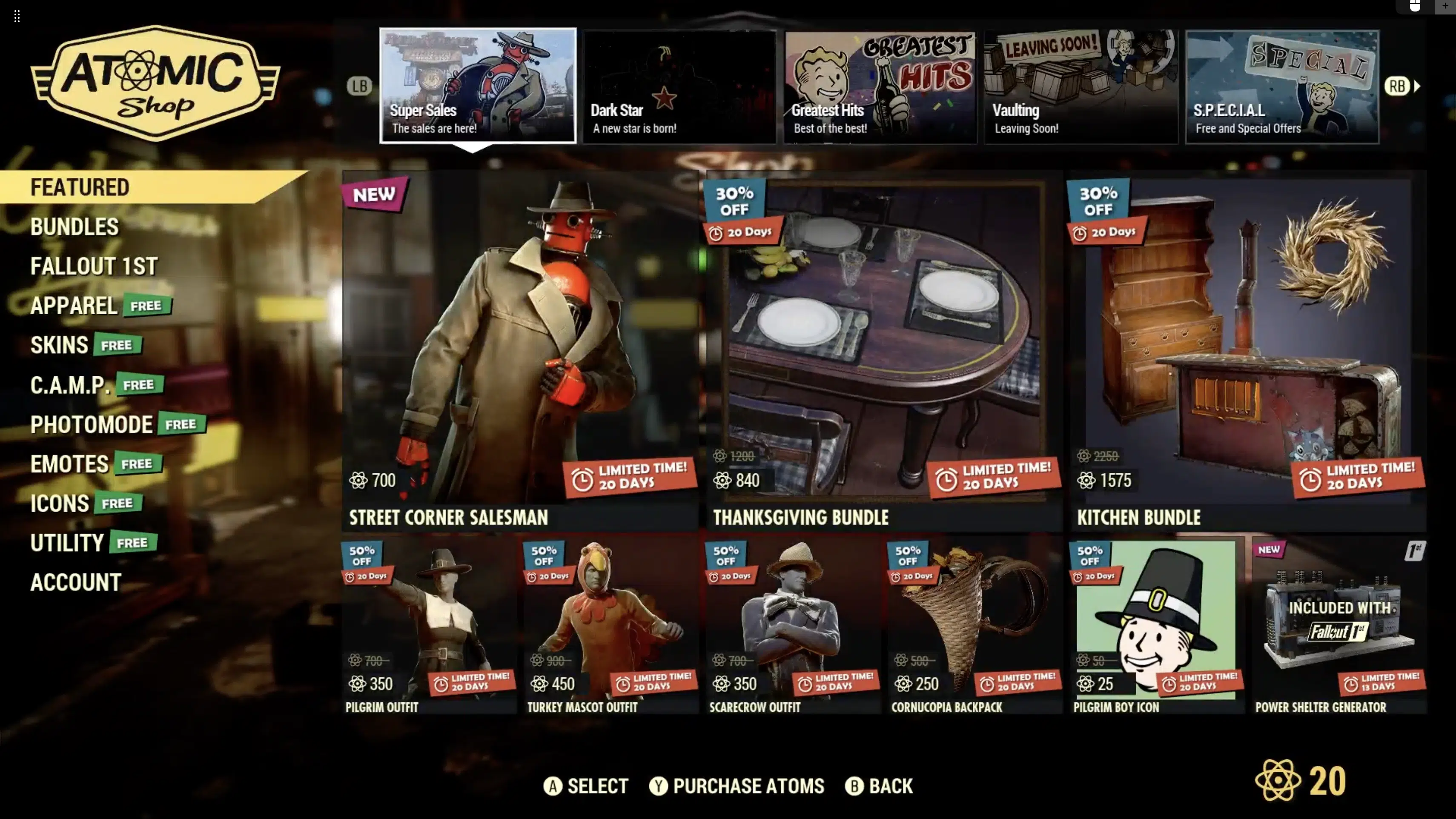Screen dimensions: 1456x819
Task: Select the Fallout 1st menu entry
Action: pyautogui.click(x=94, y=266)
